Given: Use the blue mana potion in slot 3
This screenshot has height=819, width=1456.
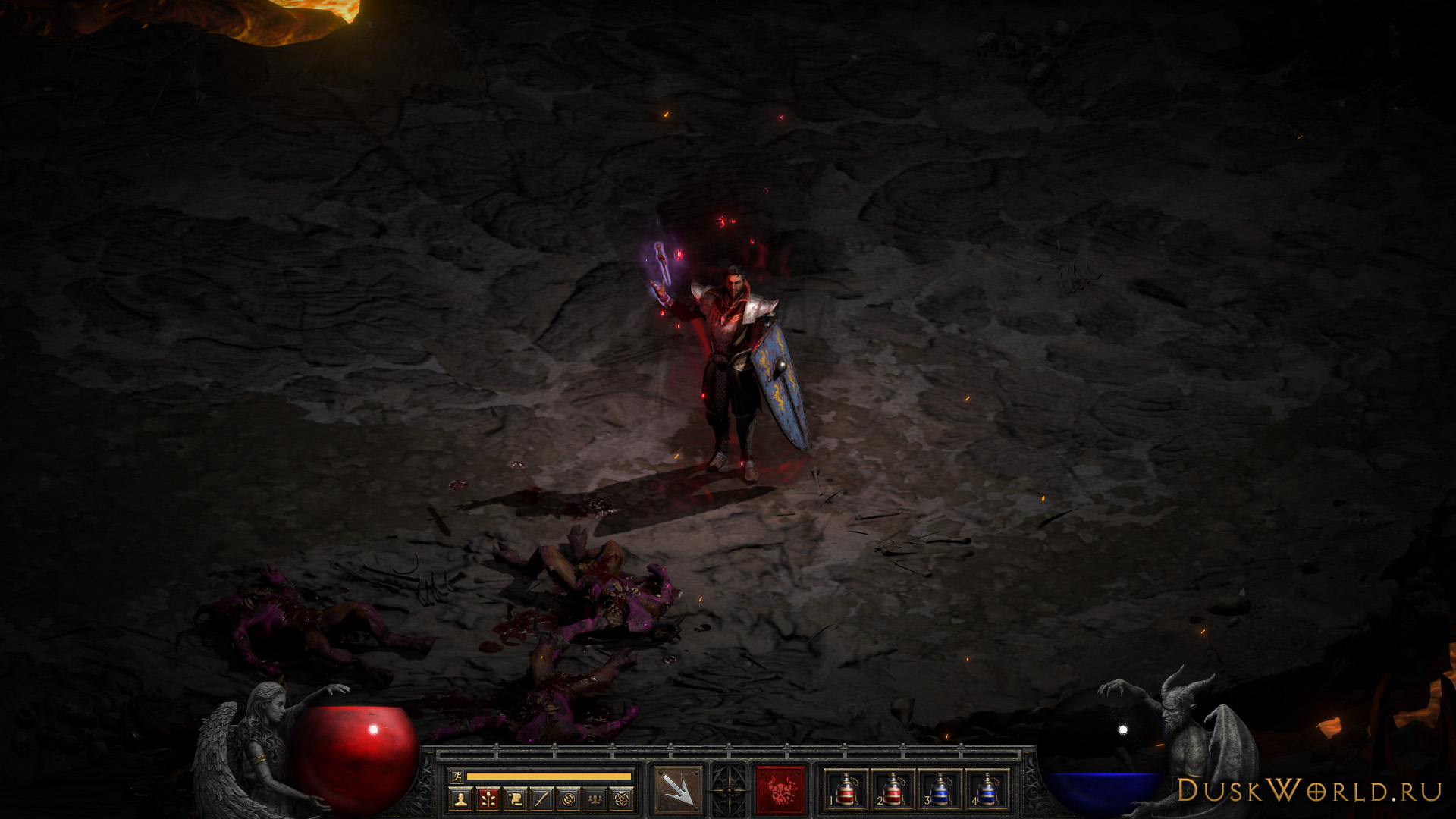Looking at the screenshot, I should [940, 790].
